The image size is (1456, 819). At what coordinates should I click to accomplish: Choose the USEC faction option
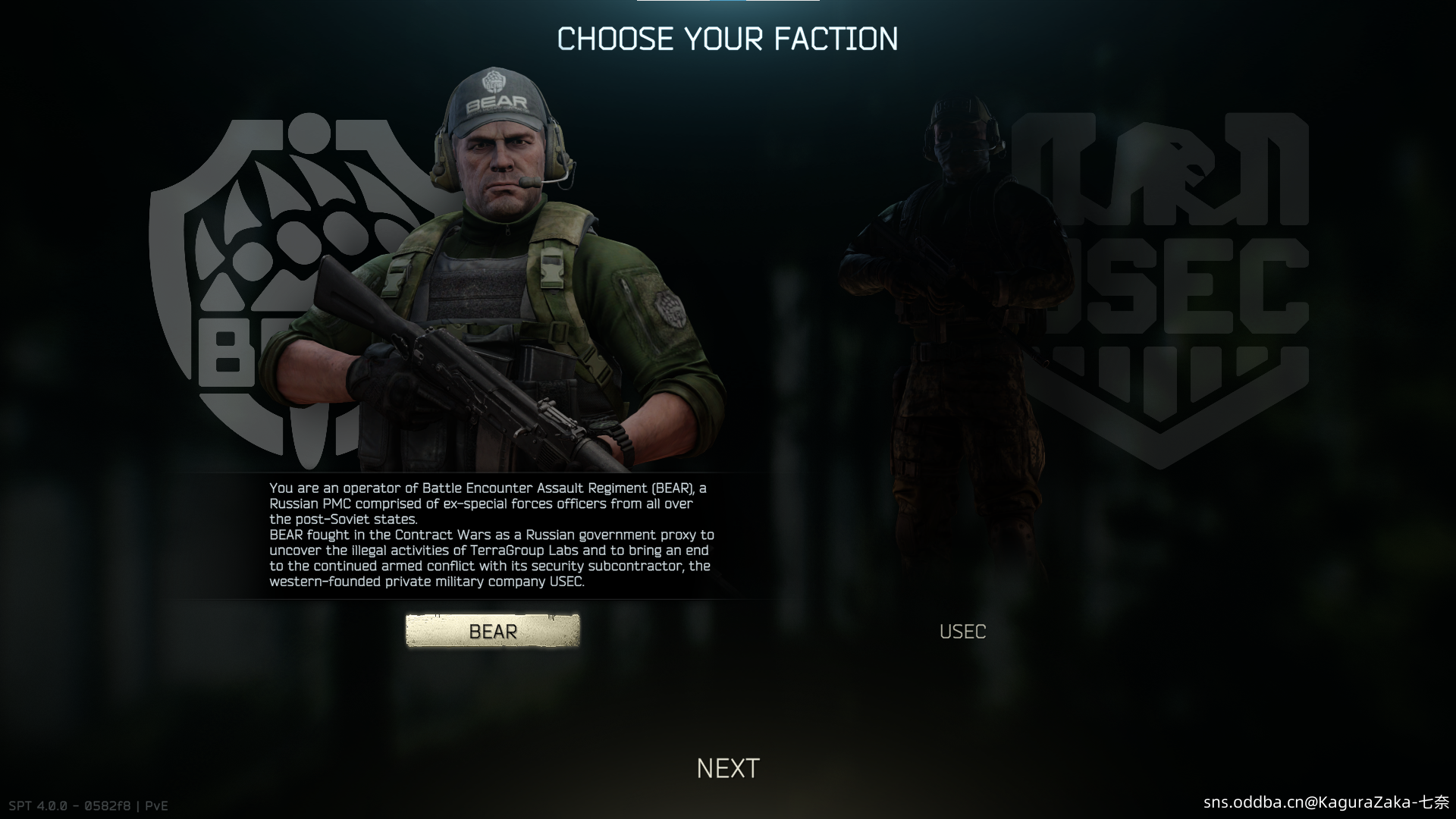pos(962,632)
